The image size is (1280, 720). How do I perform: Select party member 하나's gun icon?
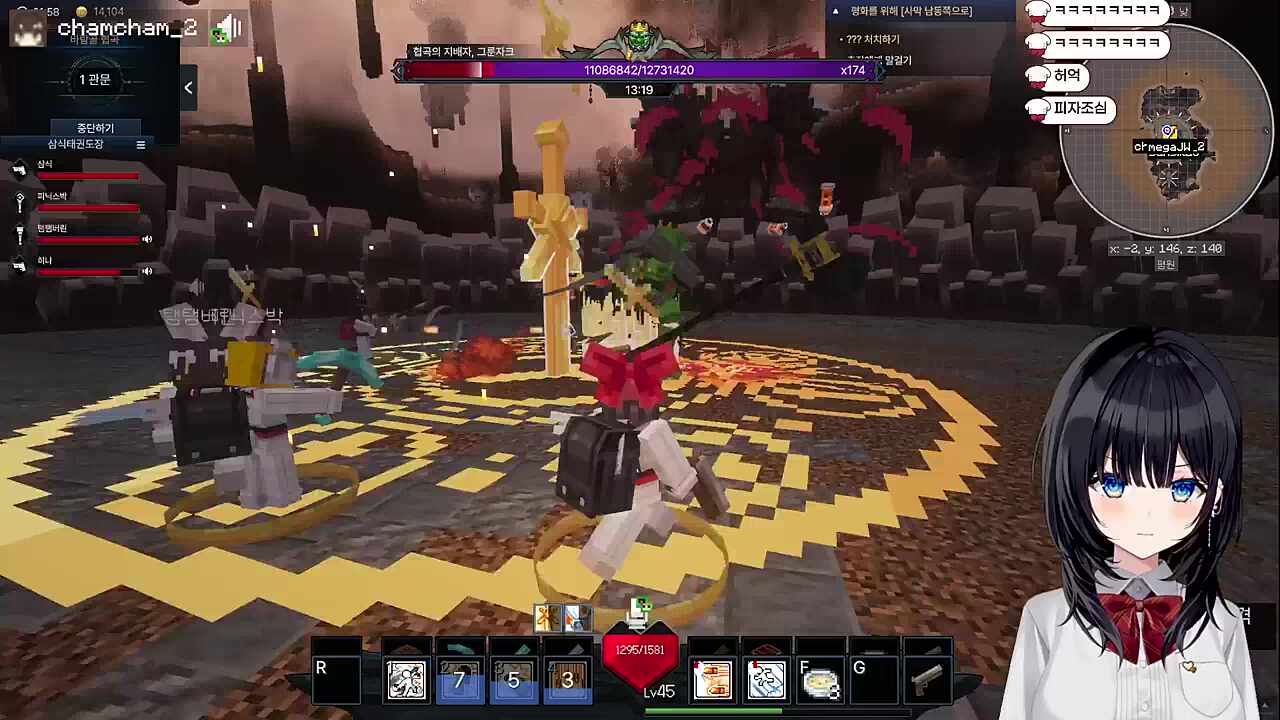[19, 265]
